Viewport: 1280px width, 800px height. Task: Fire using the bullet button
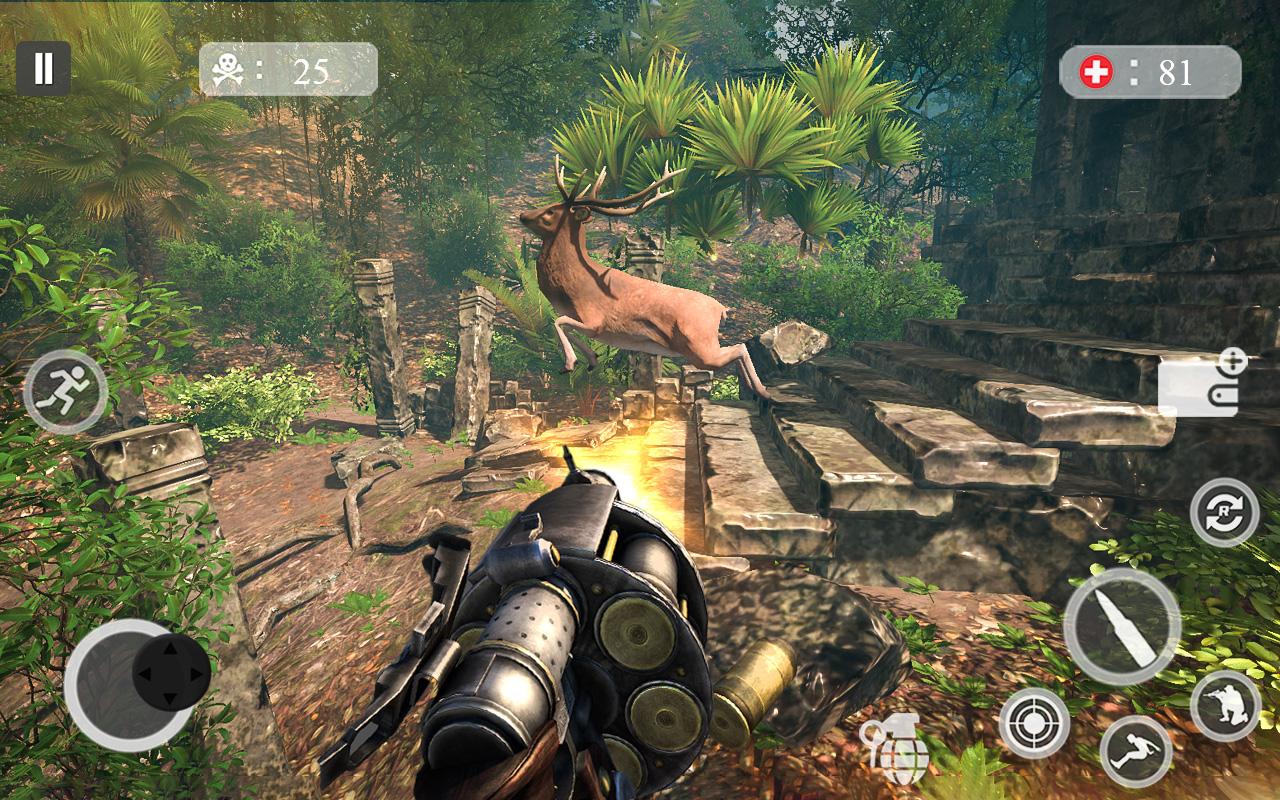click(1121, 626)
